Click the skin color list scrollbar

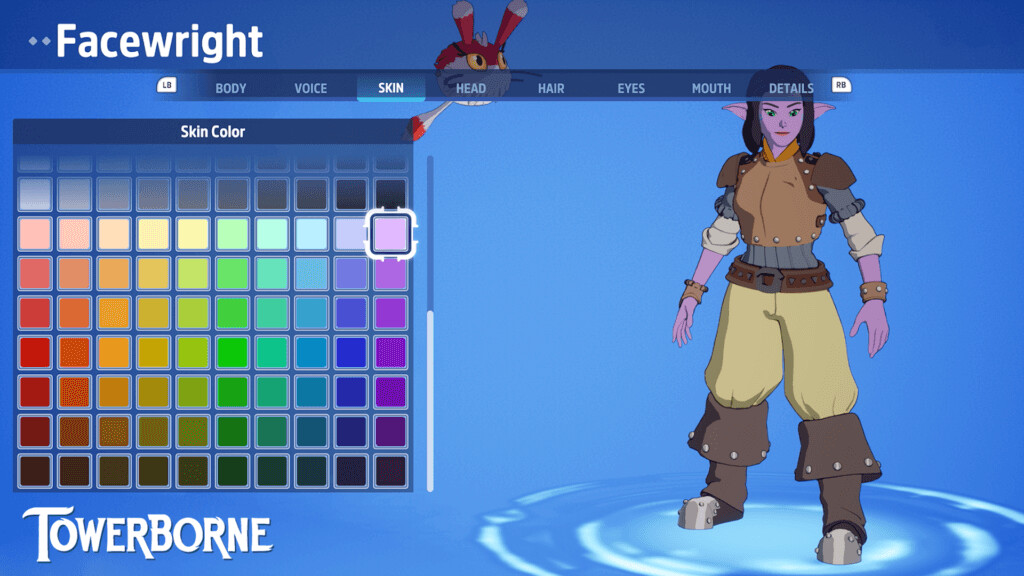430,400
